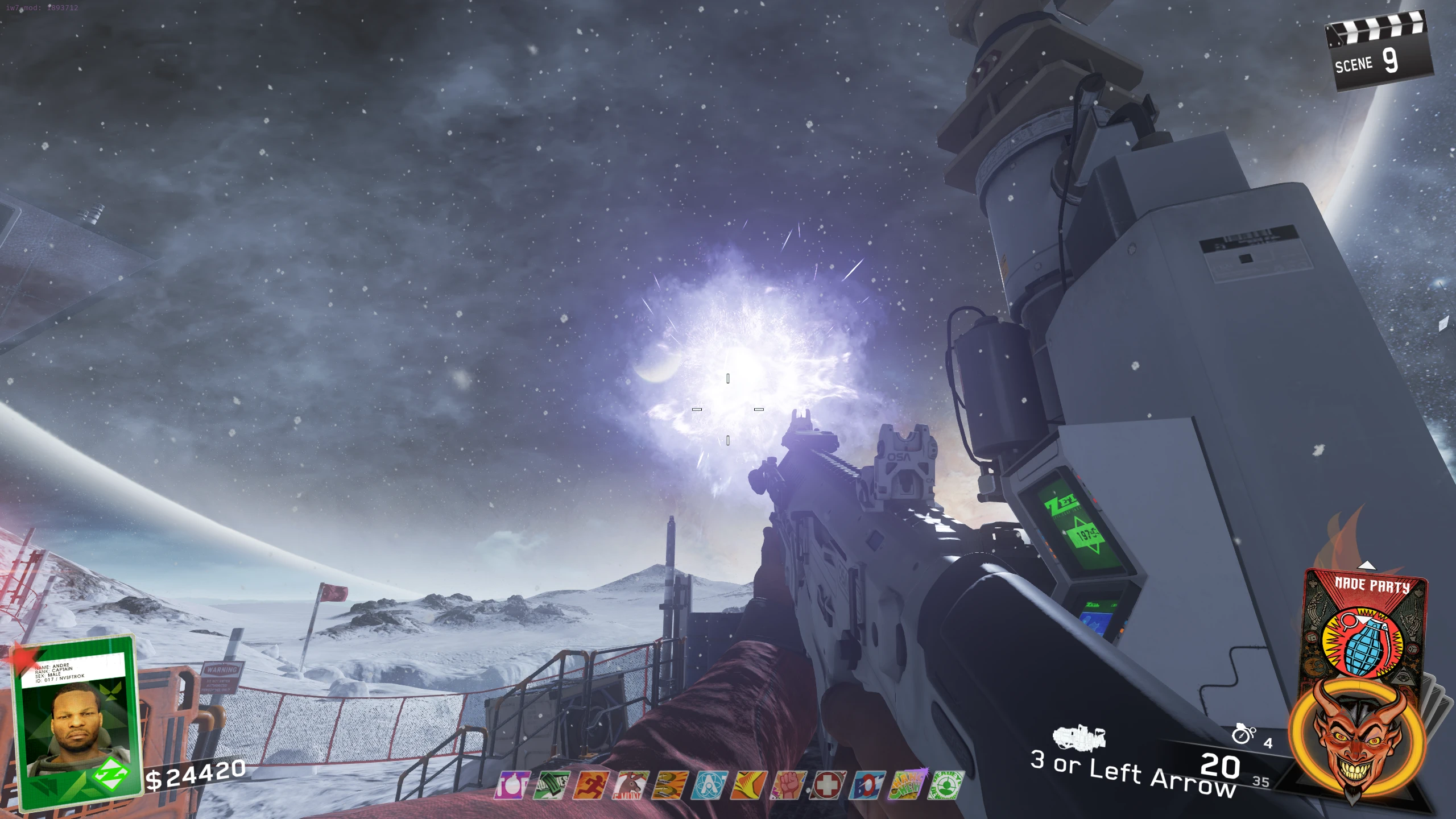Choose the raised fist perk icon

[788, 785]
